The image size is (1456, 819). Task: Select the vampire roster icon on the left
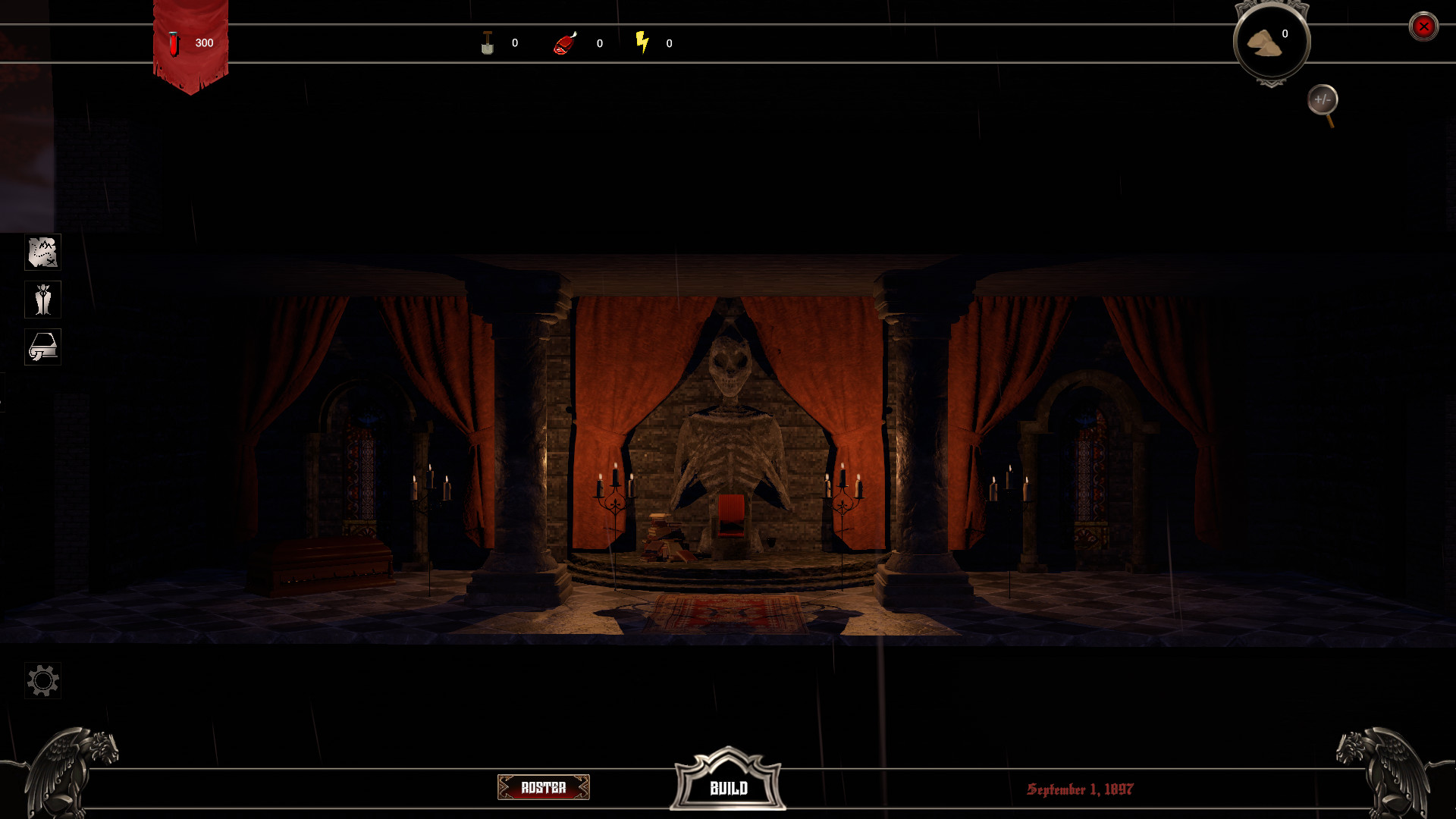point(43,300)
